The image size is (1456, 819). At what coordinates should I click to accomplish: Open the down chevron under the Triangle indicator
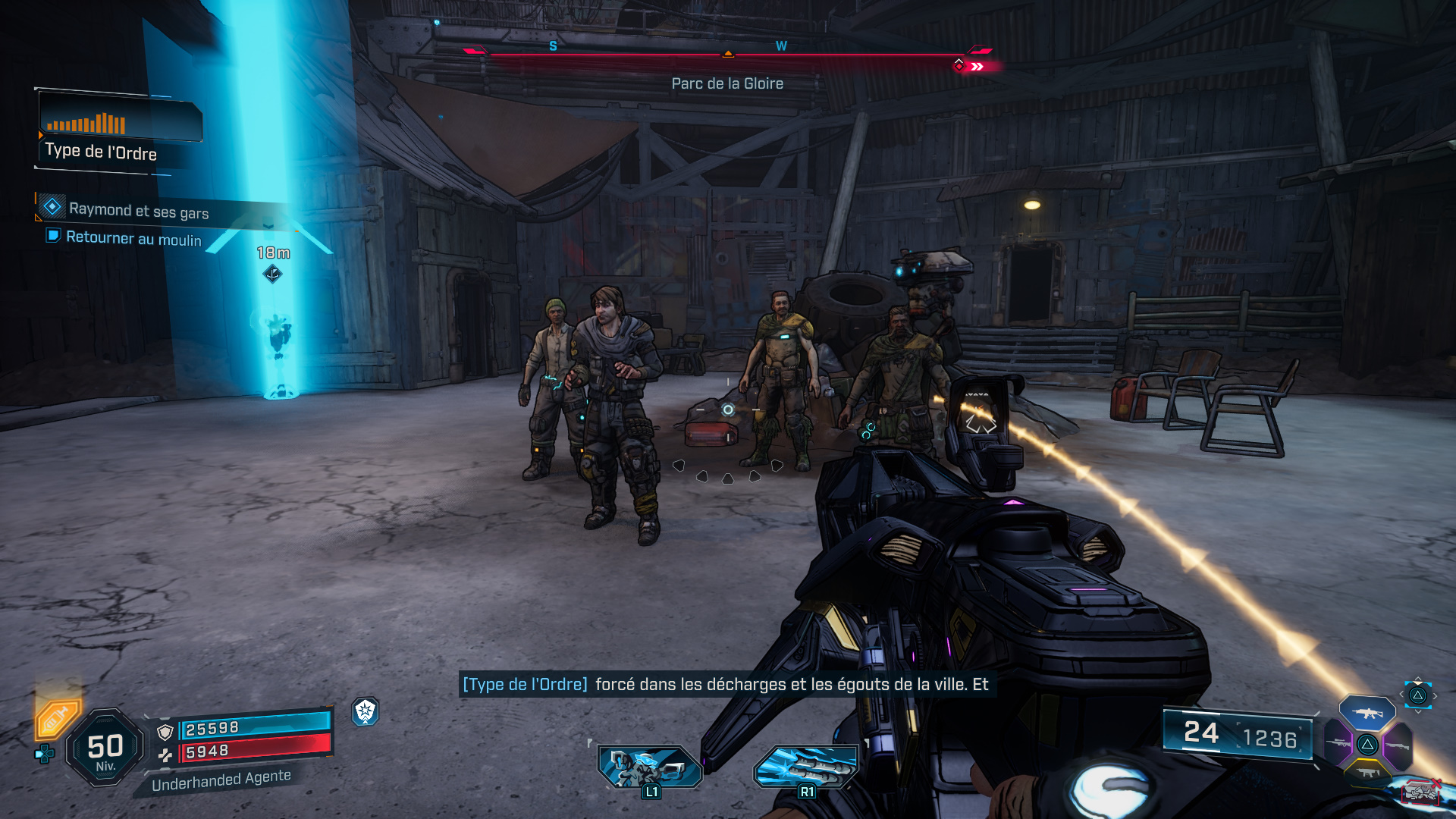click(x=1418, y=711)
